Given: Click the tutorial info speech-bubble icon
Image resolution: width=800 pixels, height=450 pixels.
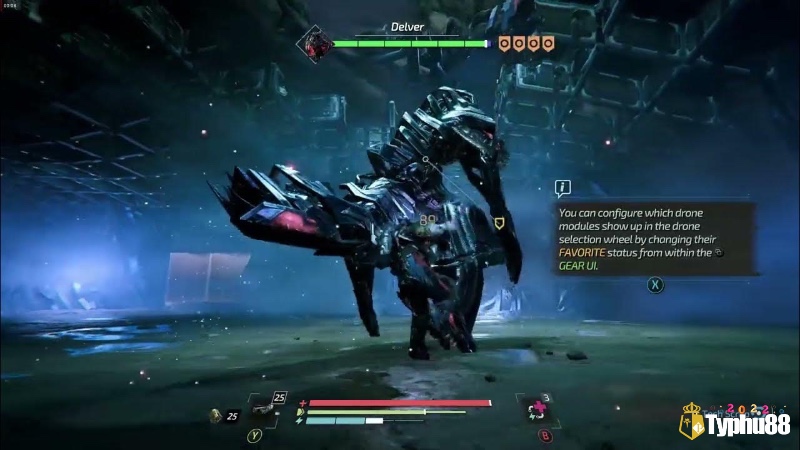Looking at the screenshot, I should (563, 187).
